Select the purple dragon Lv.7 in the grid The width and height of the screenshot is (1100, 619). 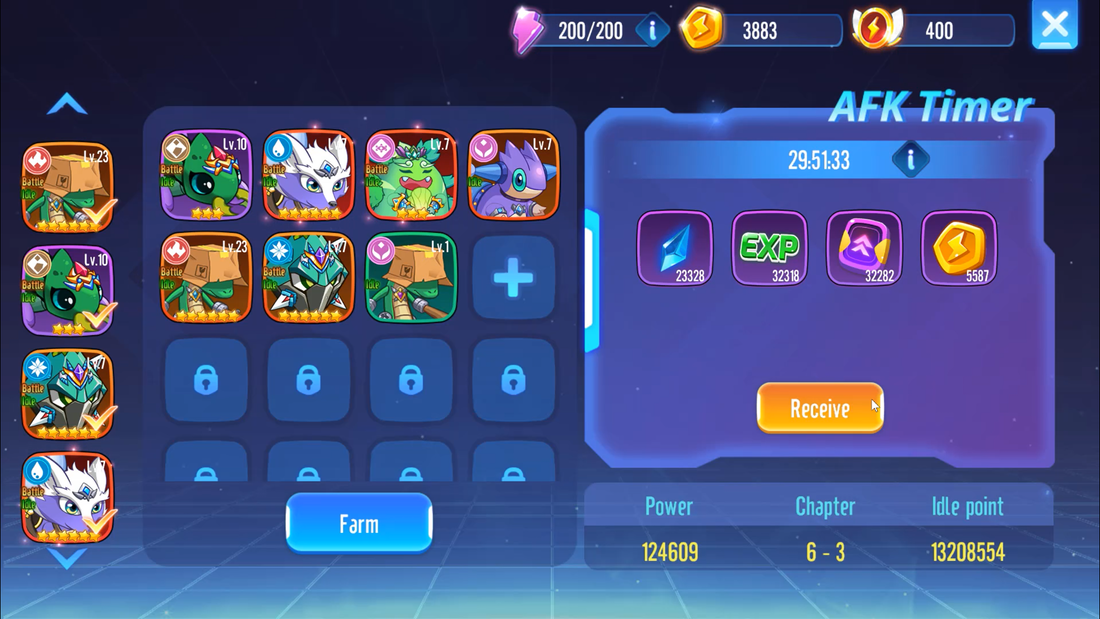[x=513, y=175]
